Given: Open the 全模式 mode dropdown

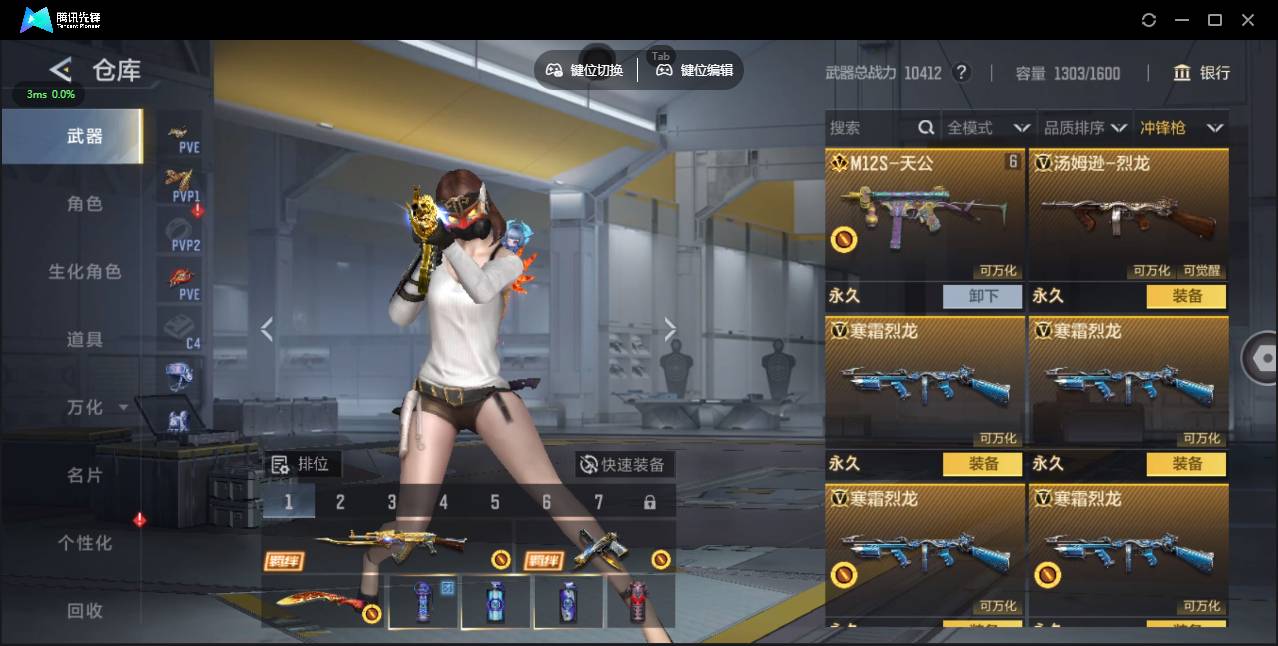Looking at the screenshot, I should coord(988,128).
